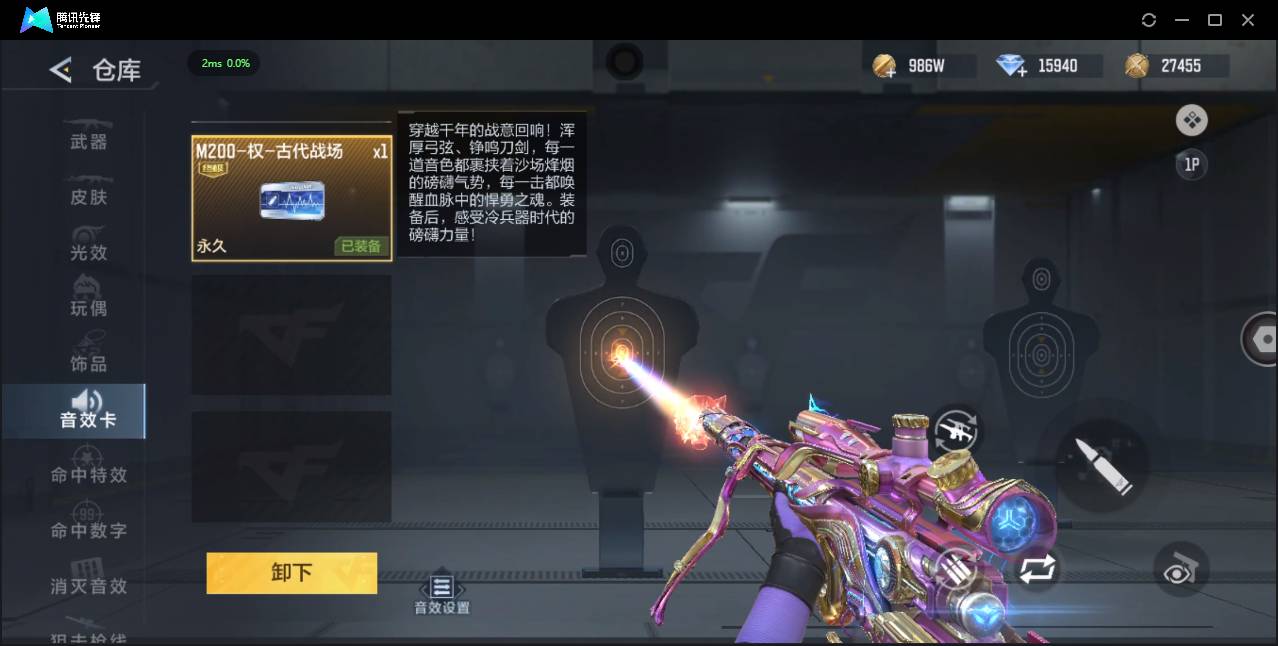Choose the 命中数字 category tab
1278x646 pixels.
(88, 530)
